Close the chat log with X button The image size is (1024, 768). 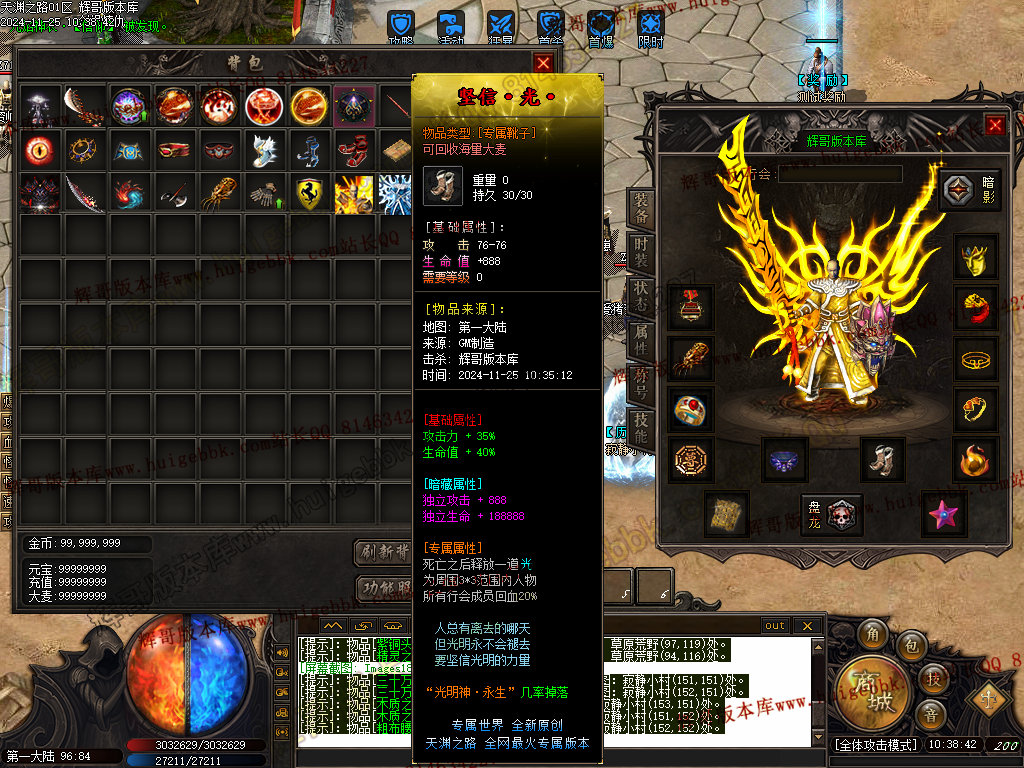click(809, 626)
